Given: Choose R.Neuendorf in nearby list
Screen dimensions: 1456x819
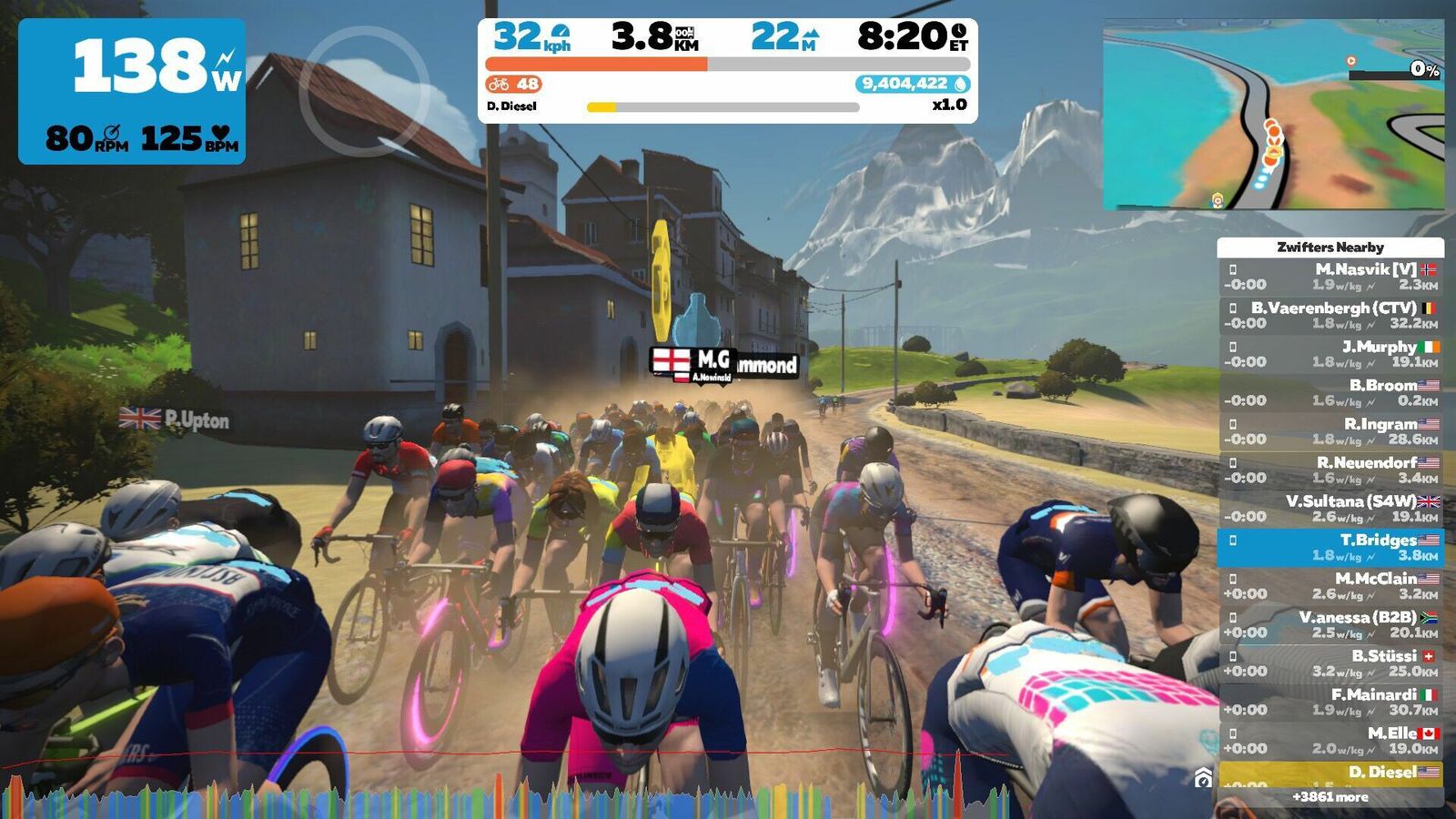Looking at the screenshot, I should [x=1330, y=470].
